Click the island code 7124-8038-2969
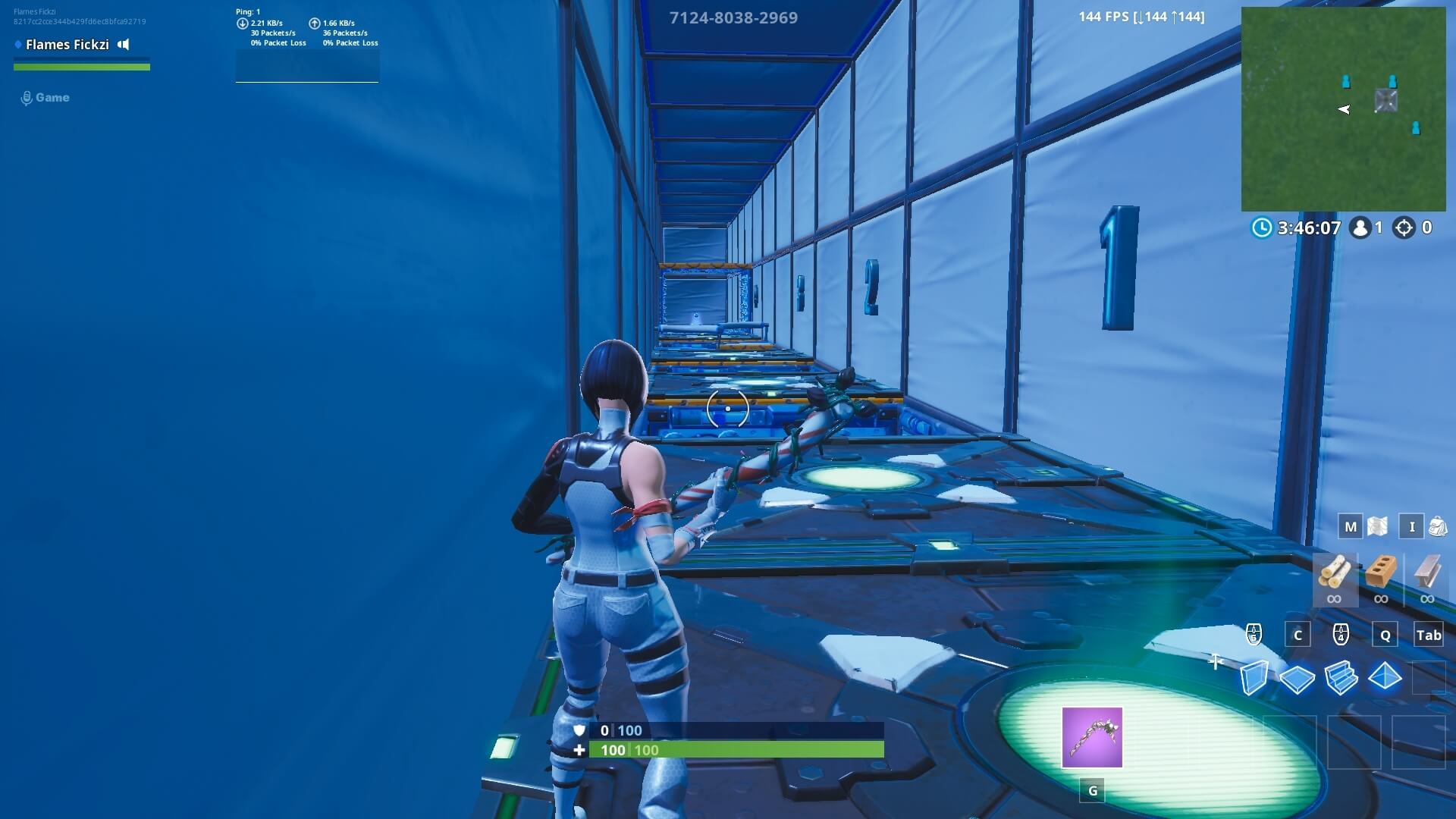The width and height of the screenshot is (1456, 819). point(733,17)
